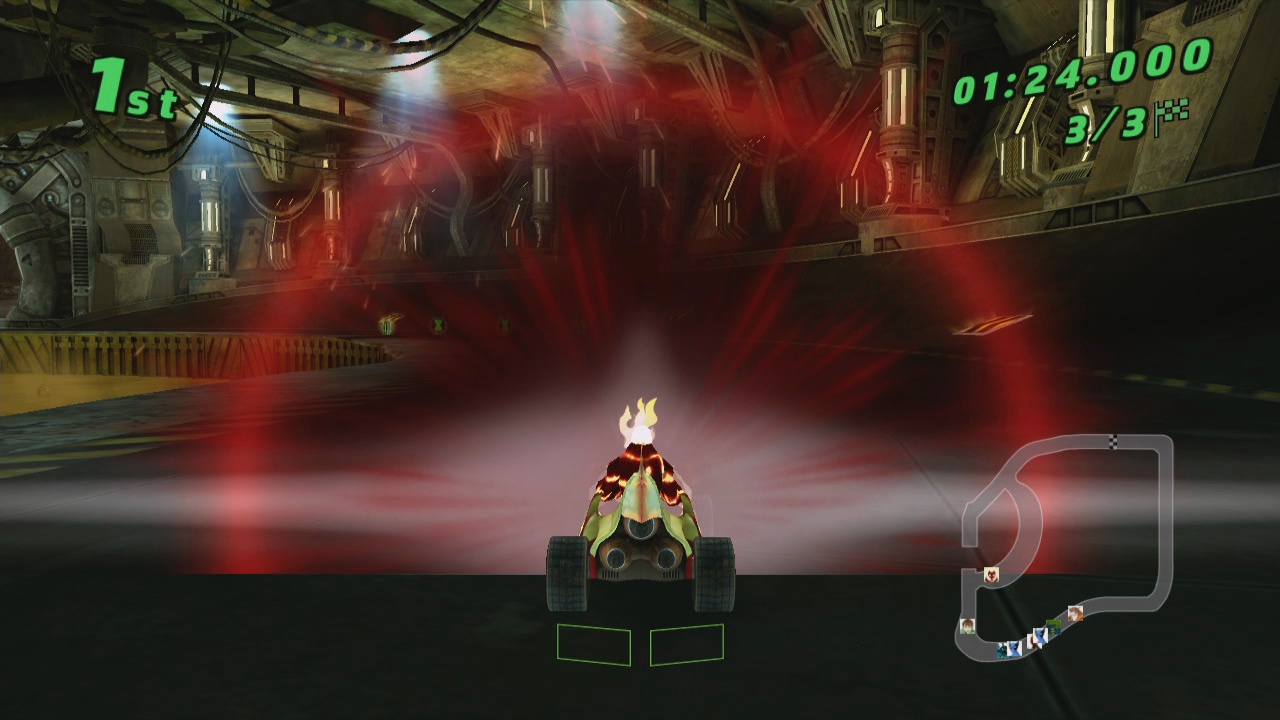Select the right green item slot box

[687, 645]
